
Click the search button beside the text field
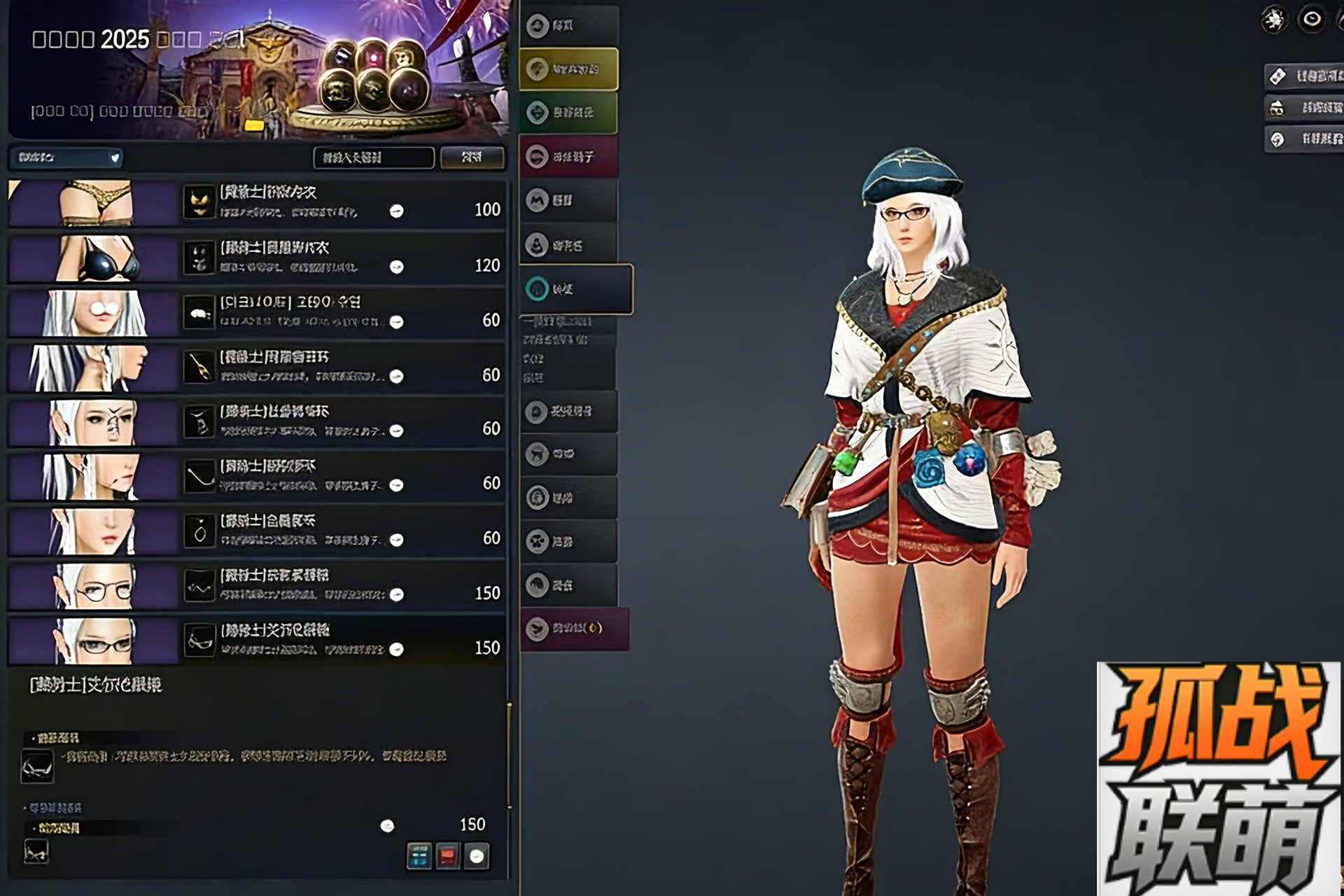[x=472, y=157]
